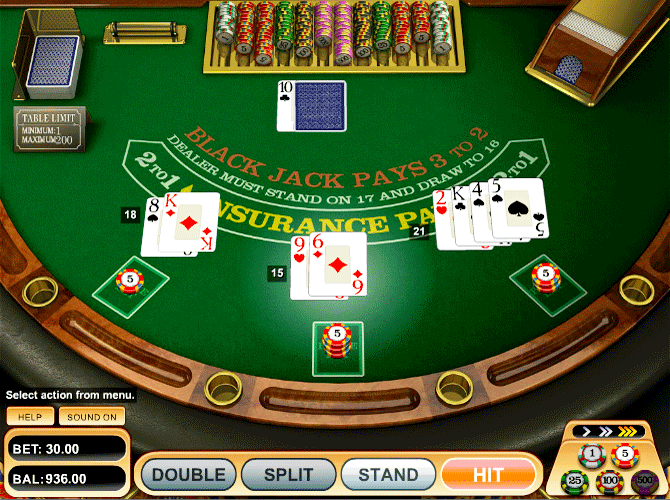670x500 pixels.
Task: Double down with the DOUBLE button
Action: tap(188, 474)
